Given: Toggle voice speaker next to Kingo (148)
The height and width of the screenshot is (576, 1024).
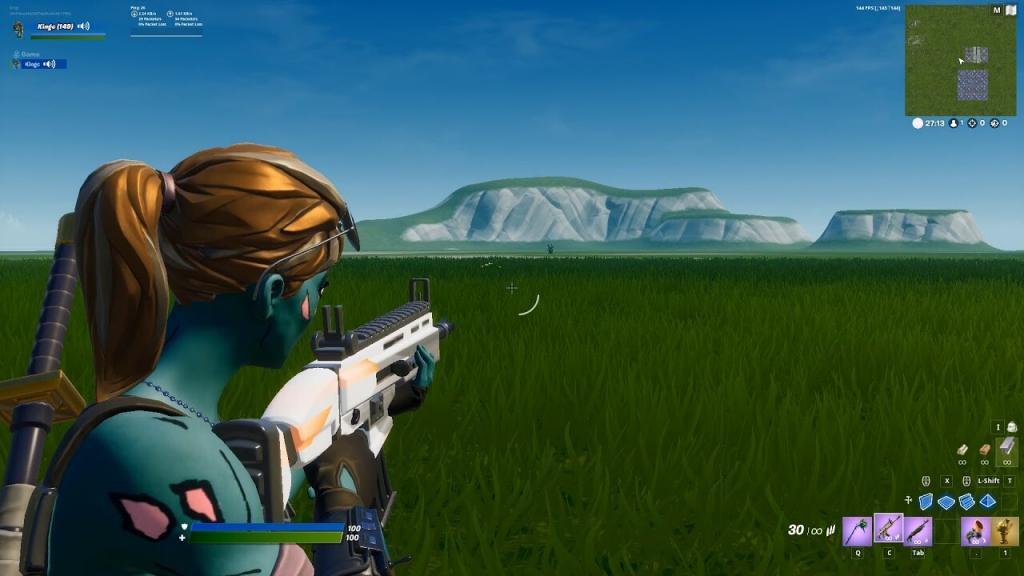Looking at the screenshot, I should 83,26.
